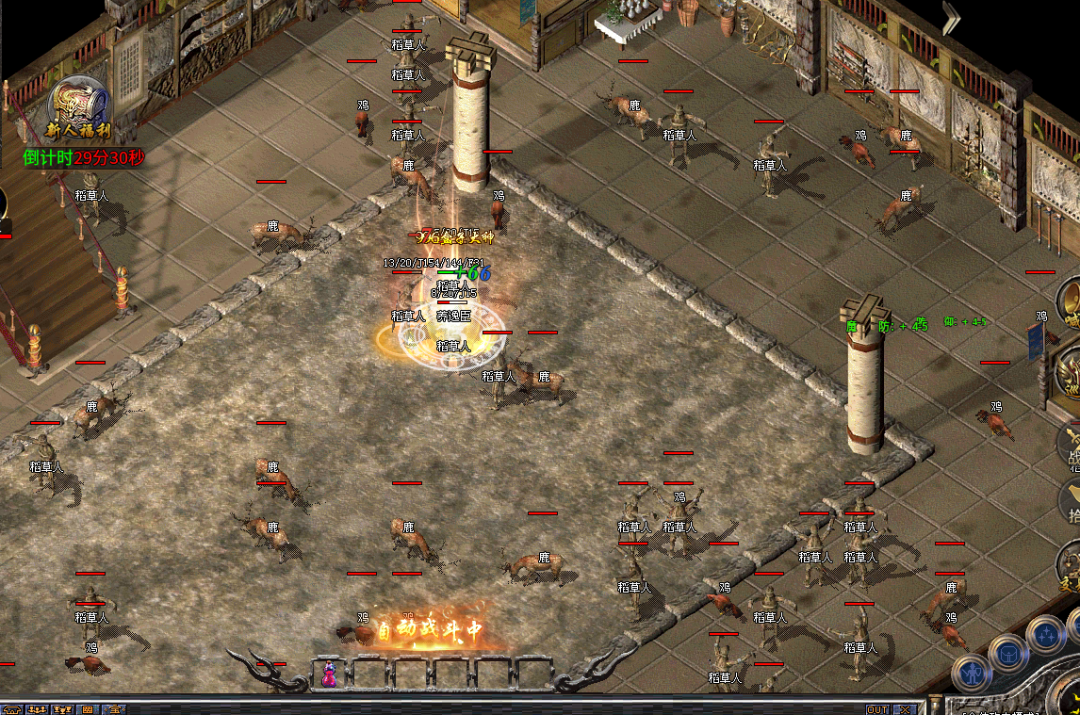Select the purple potion hotbar slot
Viewport: 1080px width, 715px height.
327,675
